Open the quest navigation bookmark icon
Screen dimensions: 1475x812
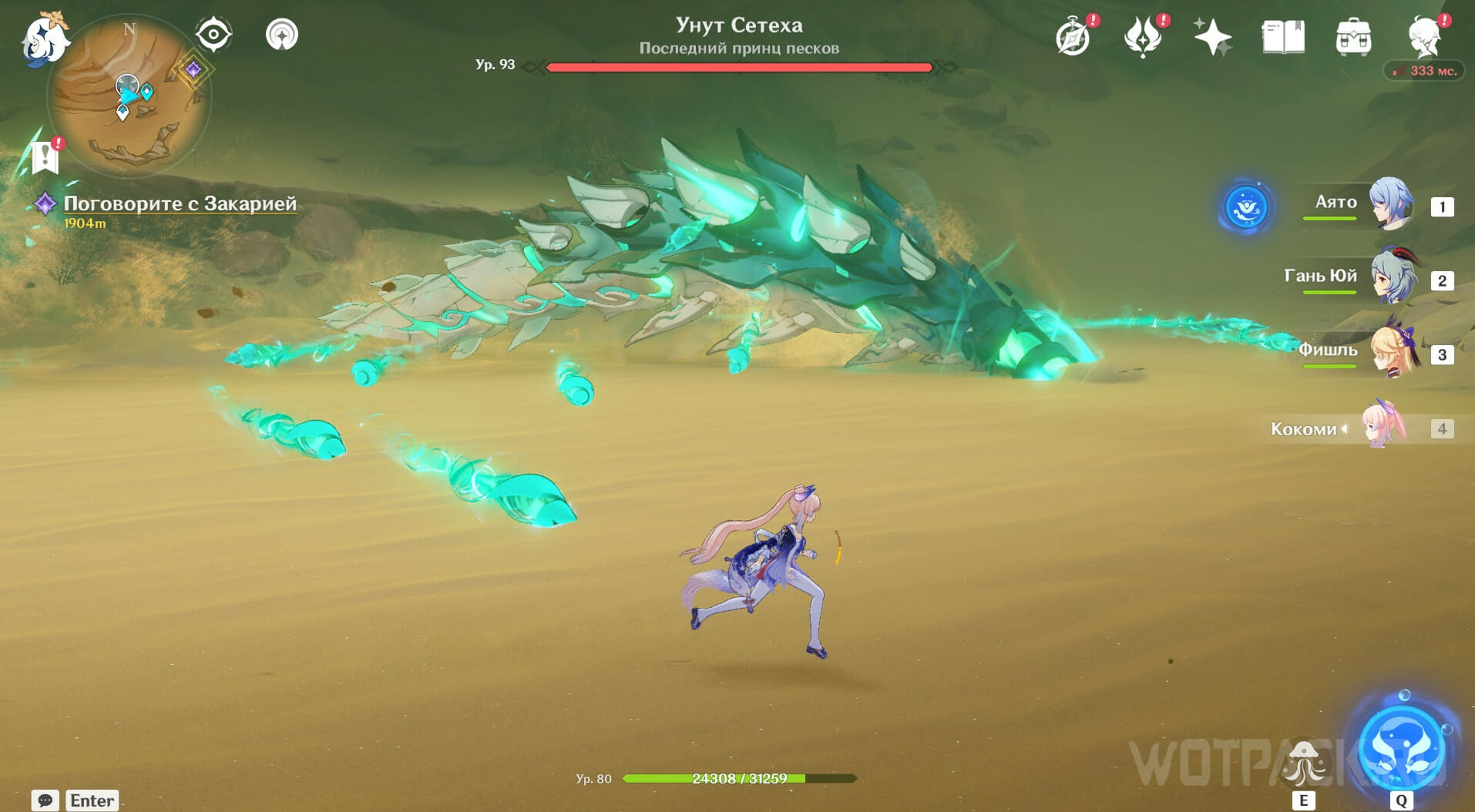[x=45, y=157]
